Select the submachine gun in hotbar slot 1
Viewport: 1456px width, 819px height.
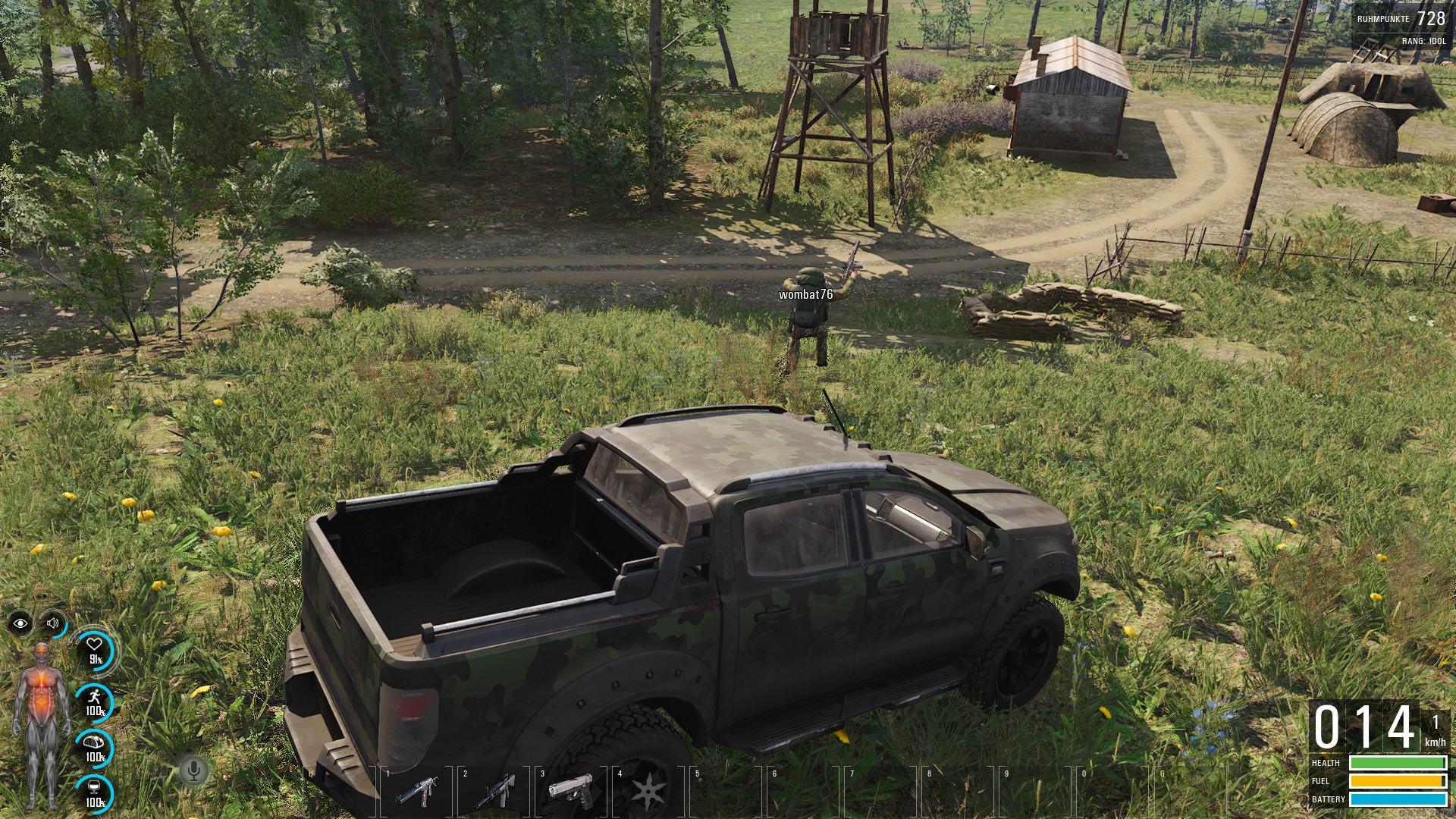(x=416, y=792)
